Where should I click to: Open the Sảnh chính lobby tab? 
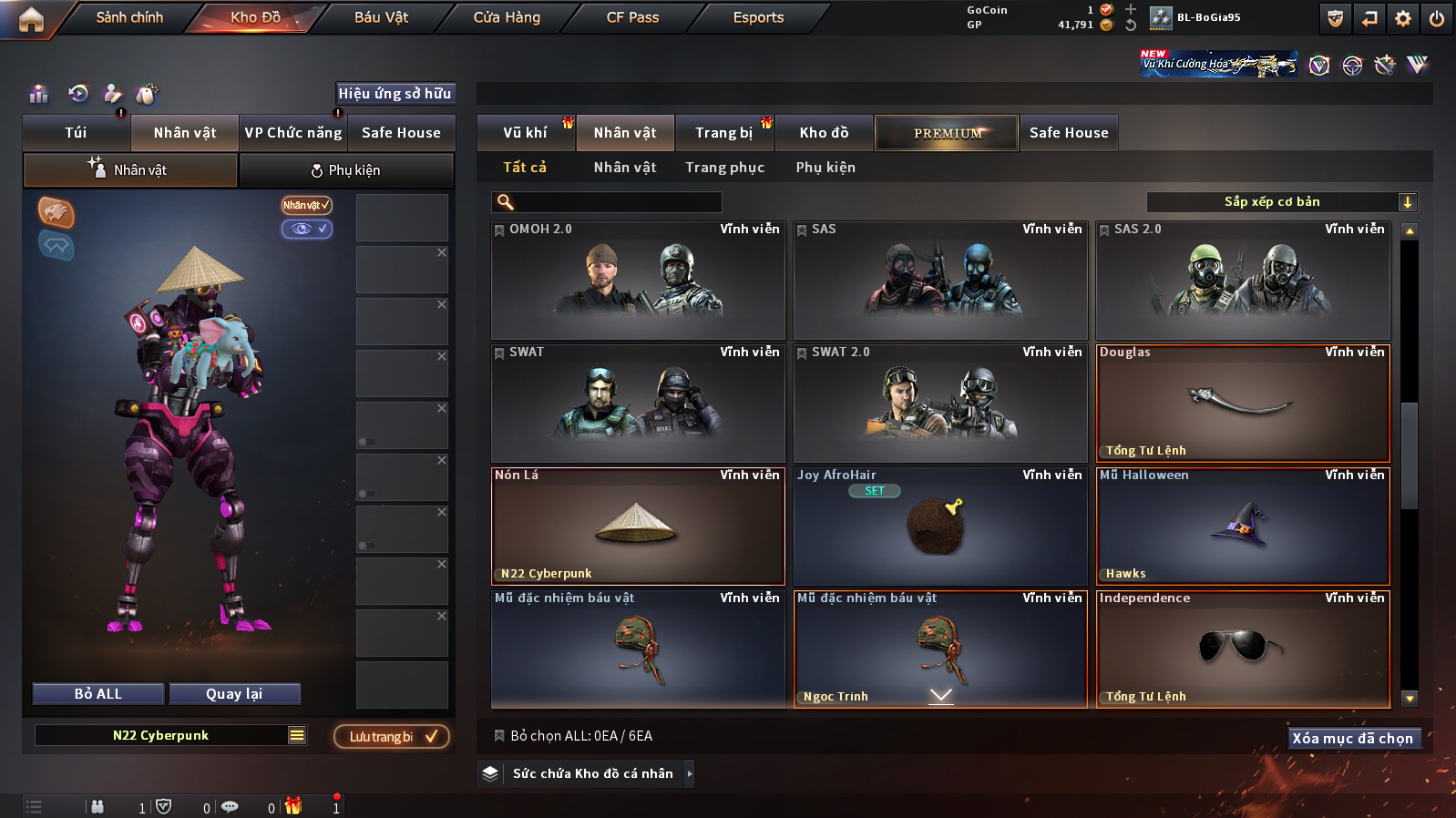[129, 17]
